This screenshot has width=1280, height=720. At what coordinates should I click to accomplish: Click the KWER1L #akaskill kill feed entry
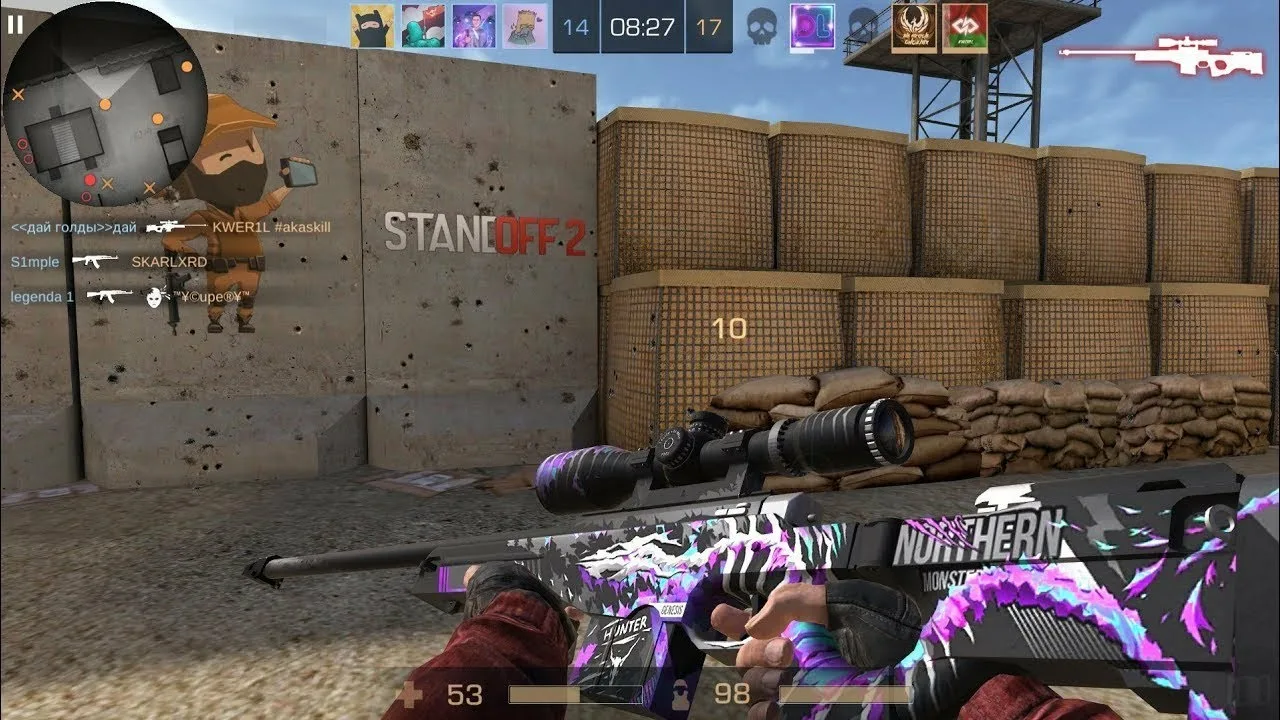point(171,227)
